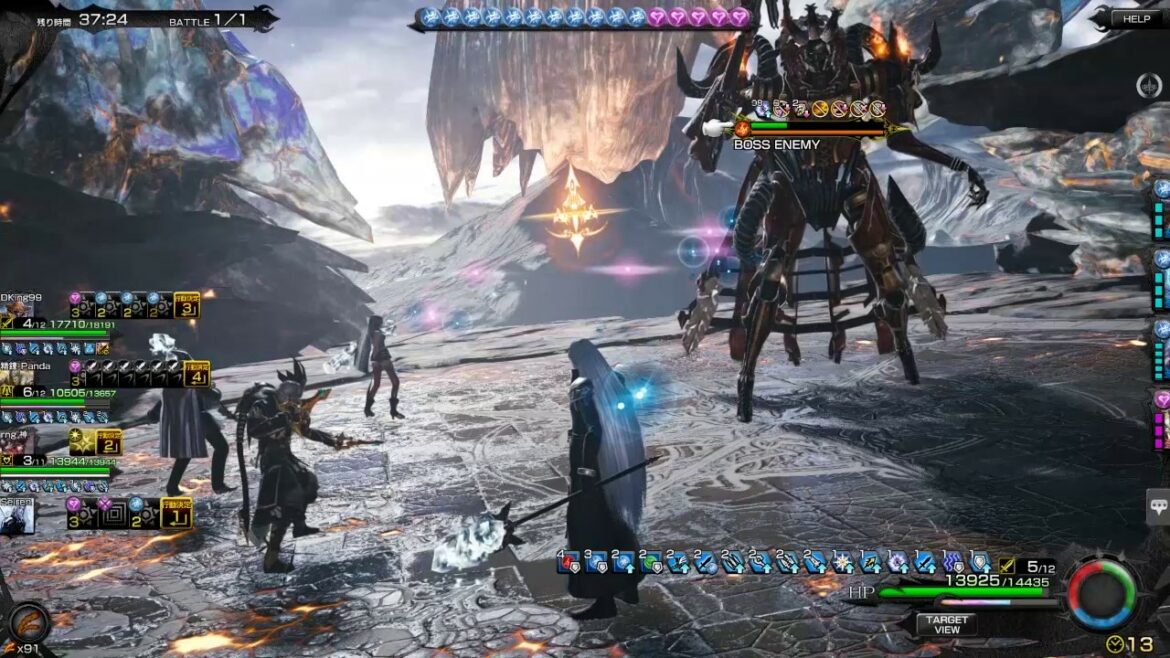
Task: Tap the red-green-blue element wheel
Action: click(1102, 595)
